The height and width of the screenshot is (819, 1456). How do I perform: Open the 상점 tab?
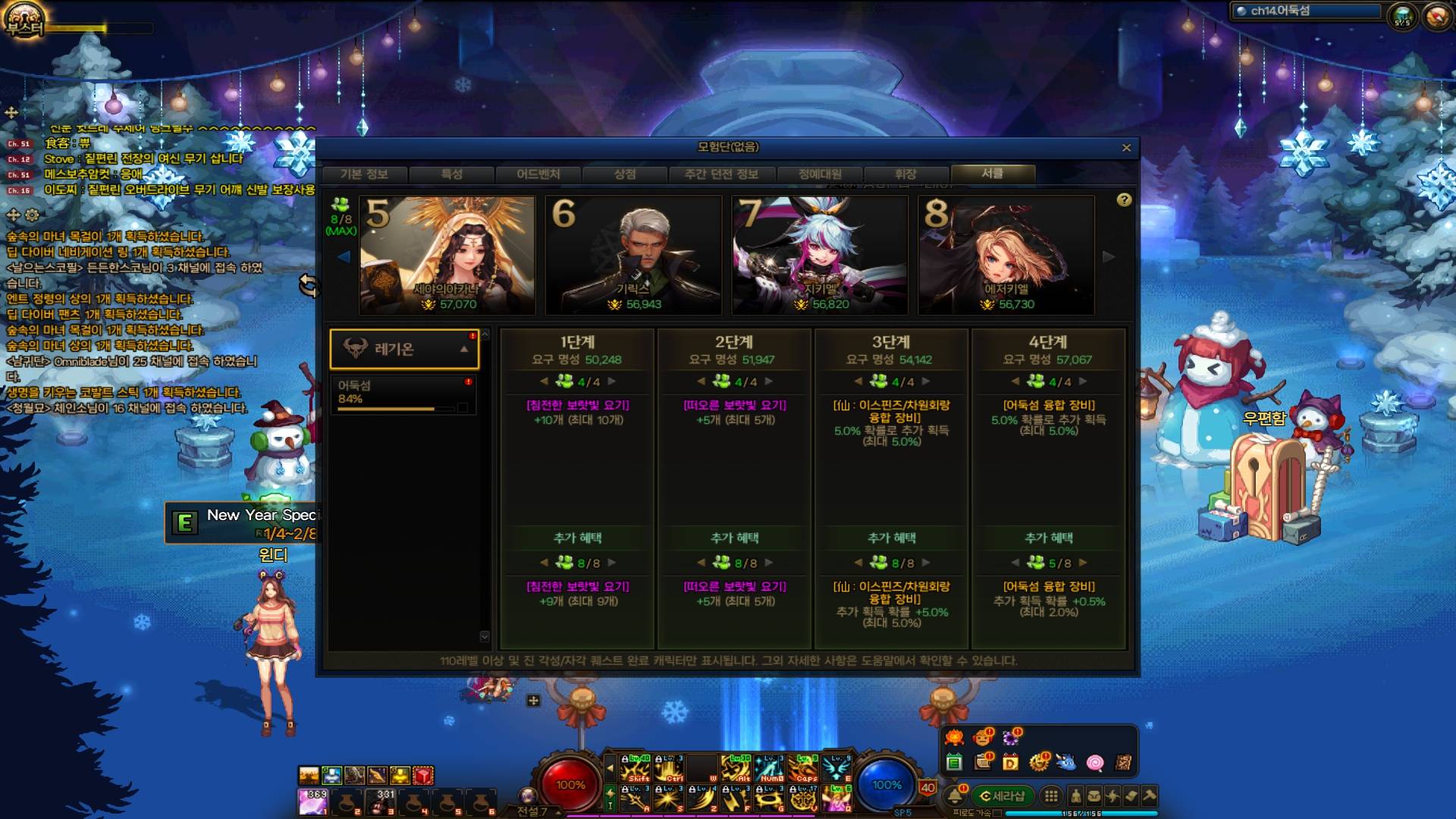625,174
